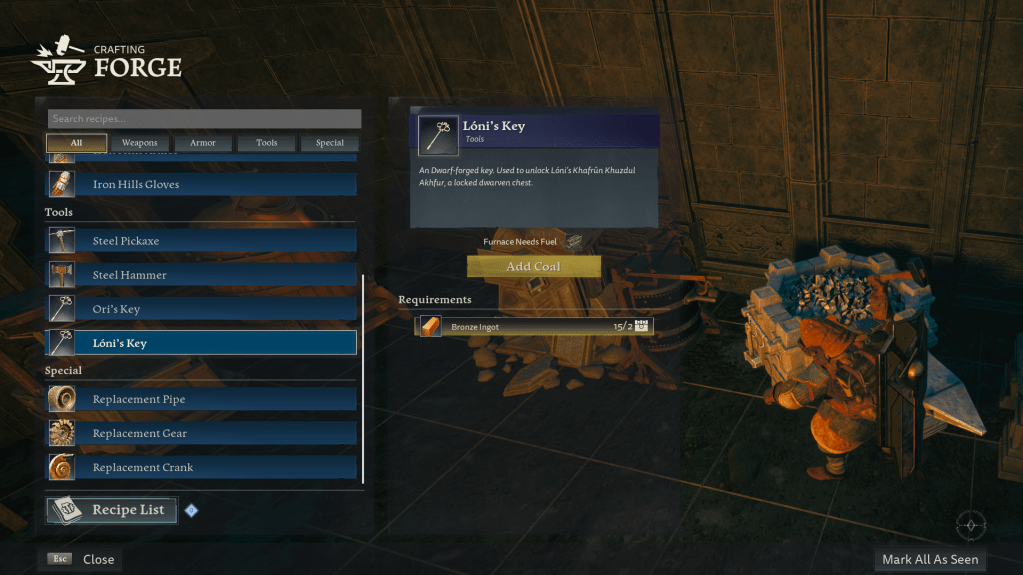Select the Iron Hills Gloves recipe
Viewport: 1023px width, 575px height.
pos(202,185)
